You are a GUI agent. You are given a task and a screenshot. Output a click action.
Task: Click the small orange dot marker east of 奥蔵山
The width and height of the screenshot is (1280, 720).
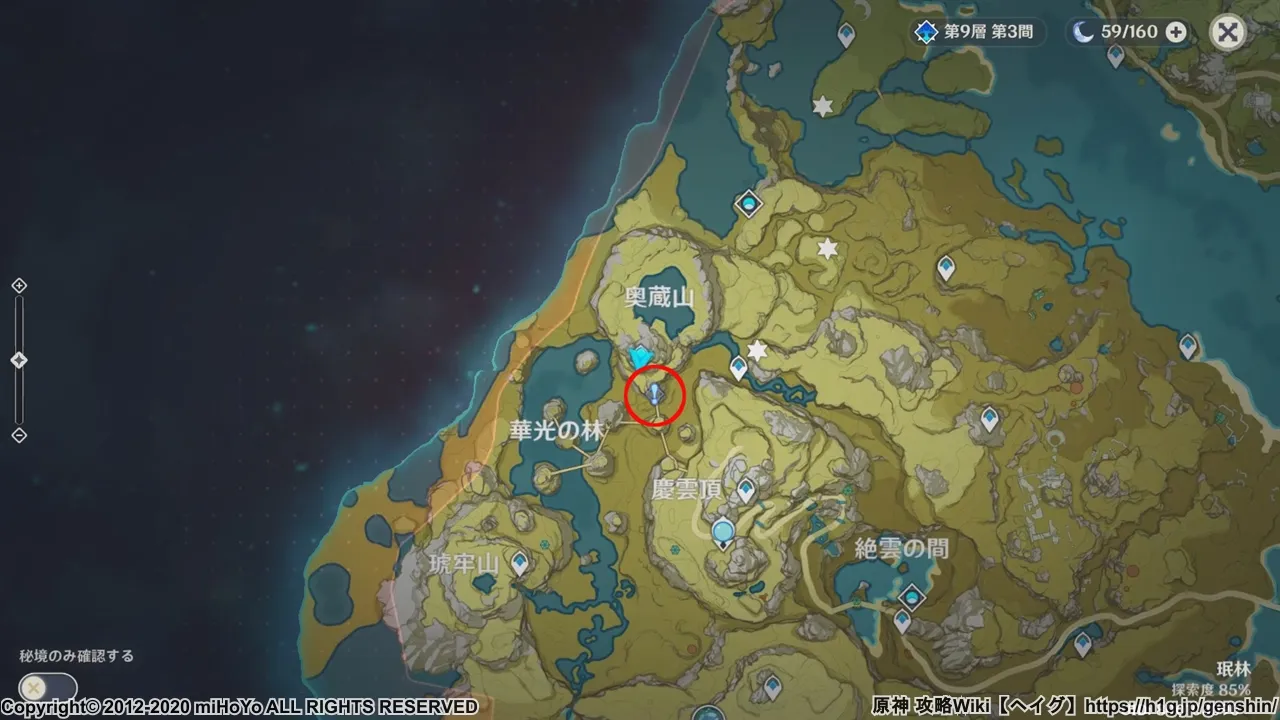pyautogui.click(x=1076, y=388)
